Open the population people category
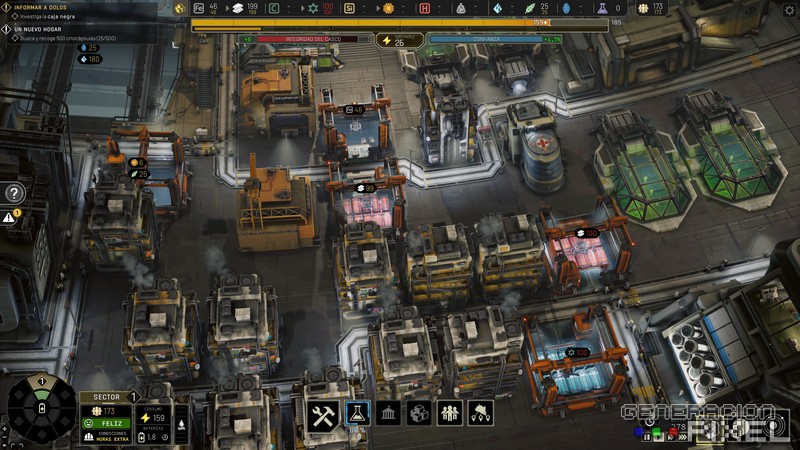Viewport: 800px width, 450px height. [x=449, y=414]
